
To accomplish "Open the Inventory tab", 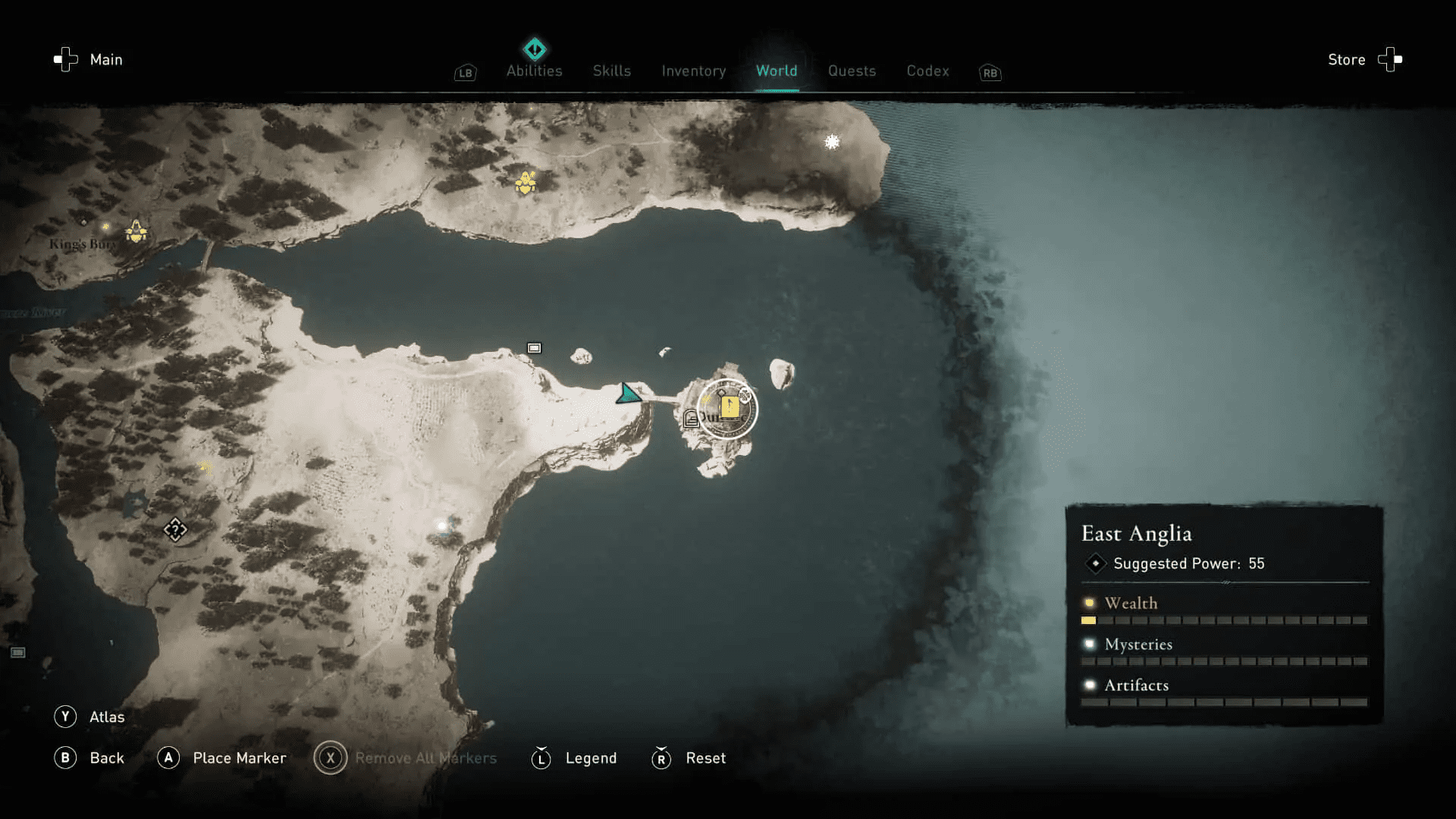I will 692,71.
